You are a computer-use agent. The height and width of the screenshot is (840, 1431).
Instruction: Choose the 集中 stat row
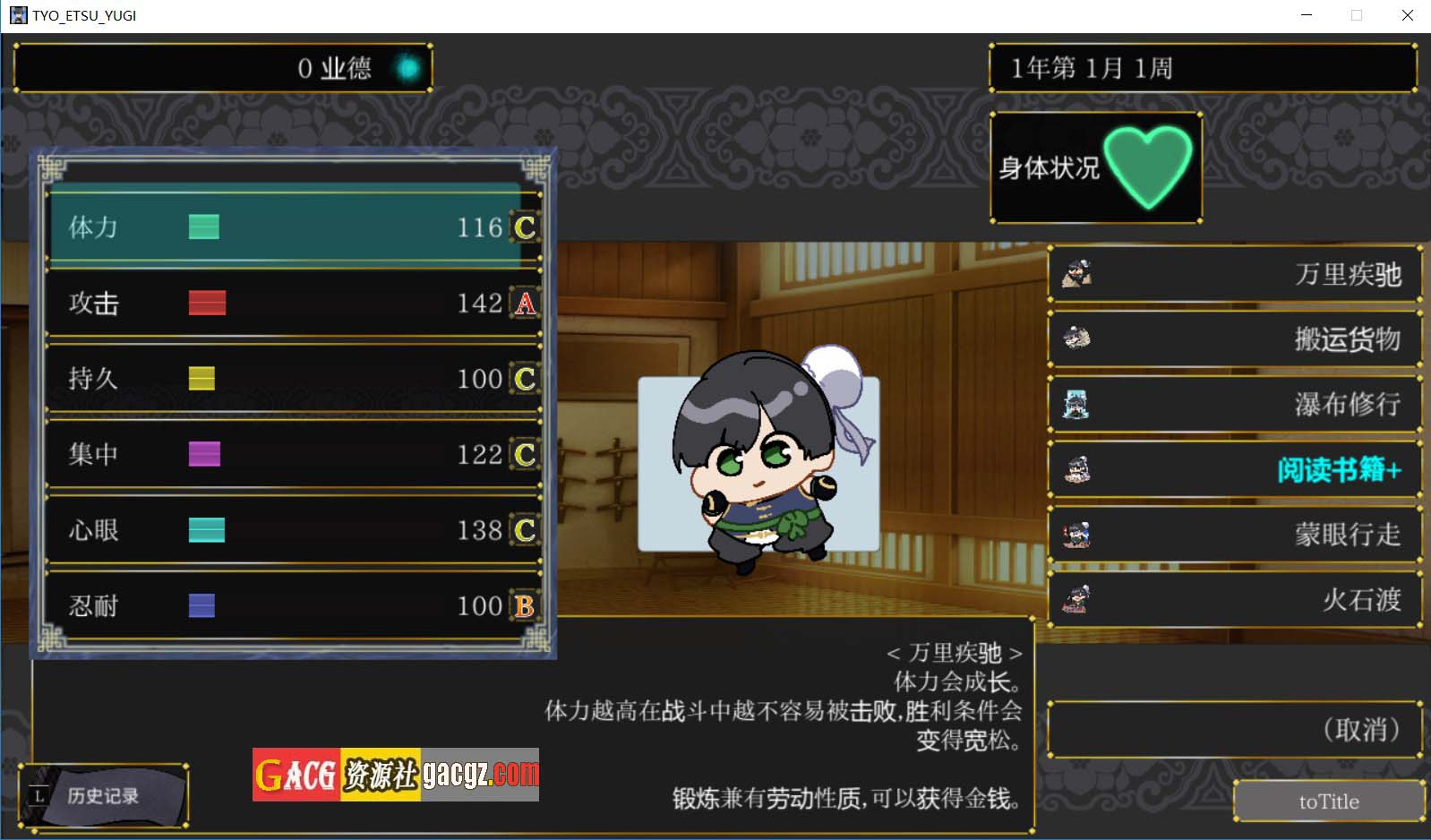294,454
